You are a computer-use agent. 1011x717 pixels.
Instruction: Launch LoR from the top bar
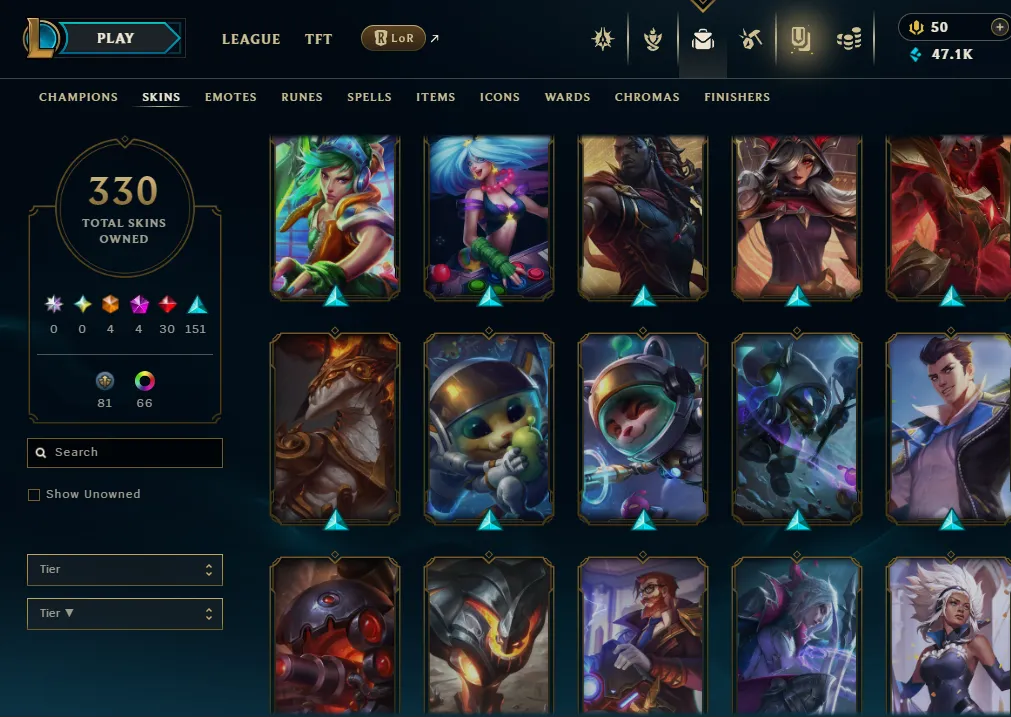coord(393,39)
